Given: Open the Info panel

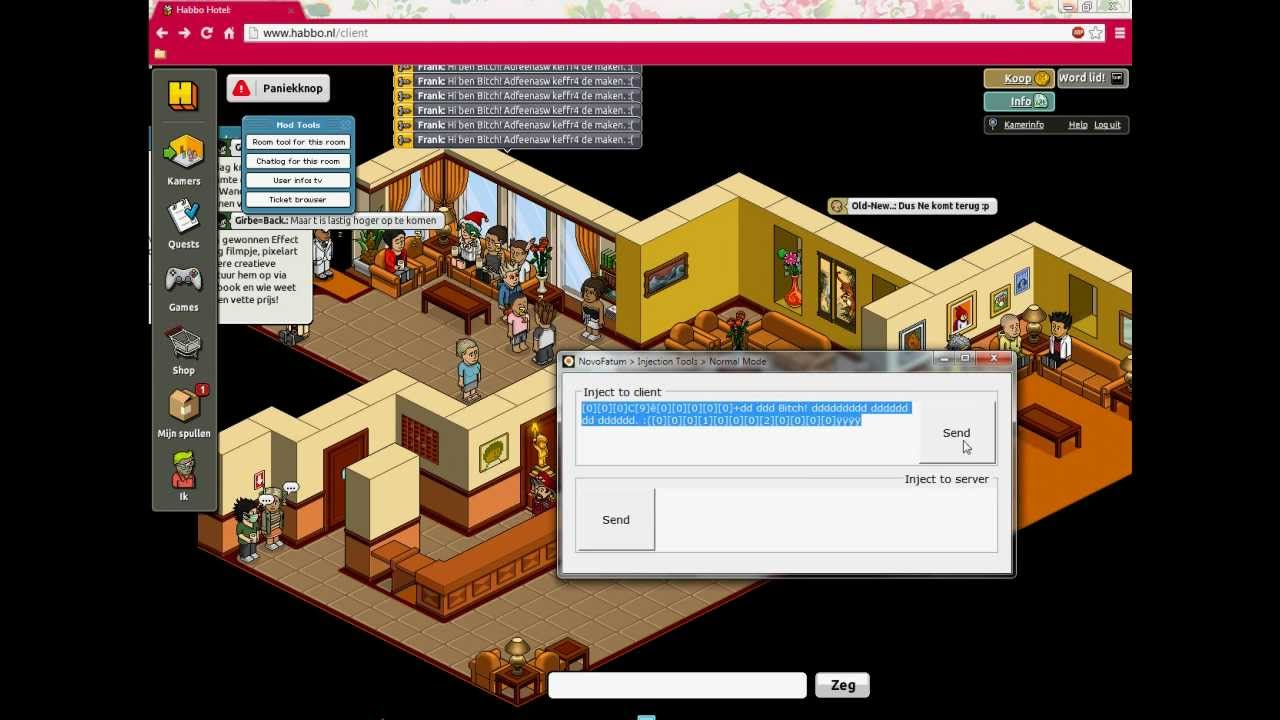Looking at the screenshot, I should coord(1016,101).
